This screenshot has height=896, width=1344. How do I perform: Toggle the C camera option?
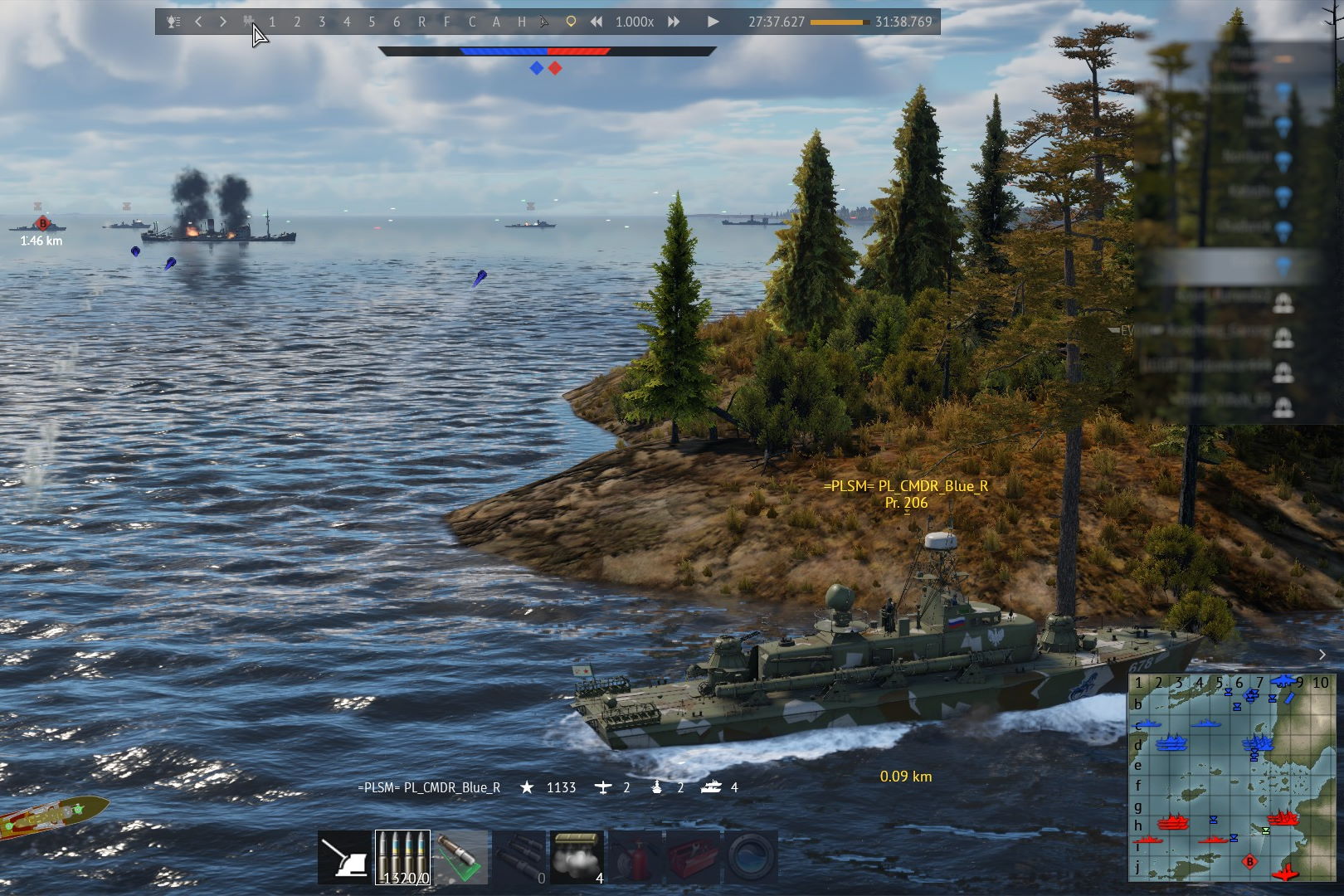tap(471, 22)
